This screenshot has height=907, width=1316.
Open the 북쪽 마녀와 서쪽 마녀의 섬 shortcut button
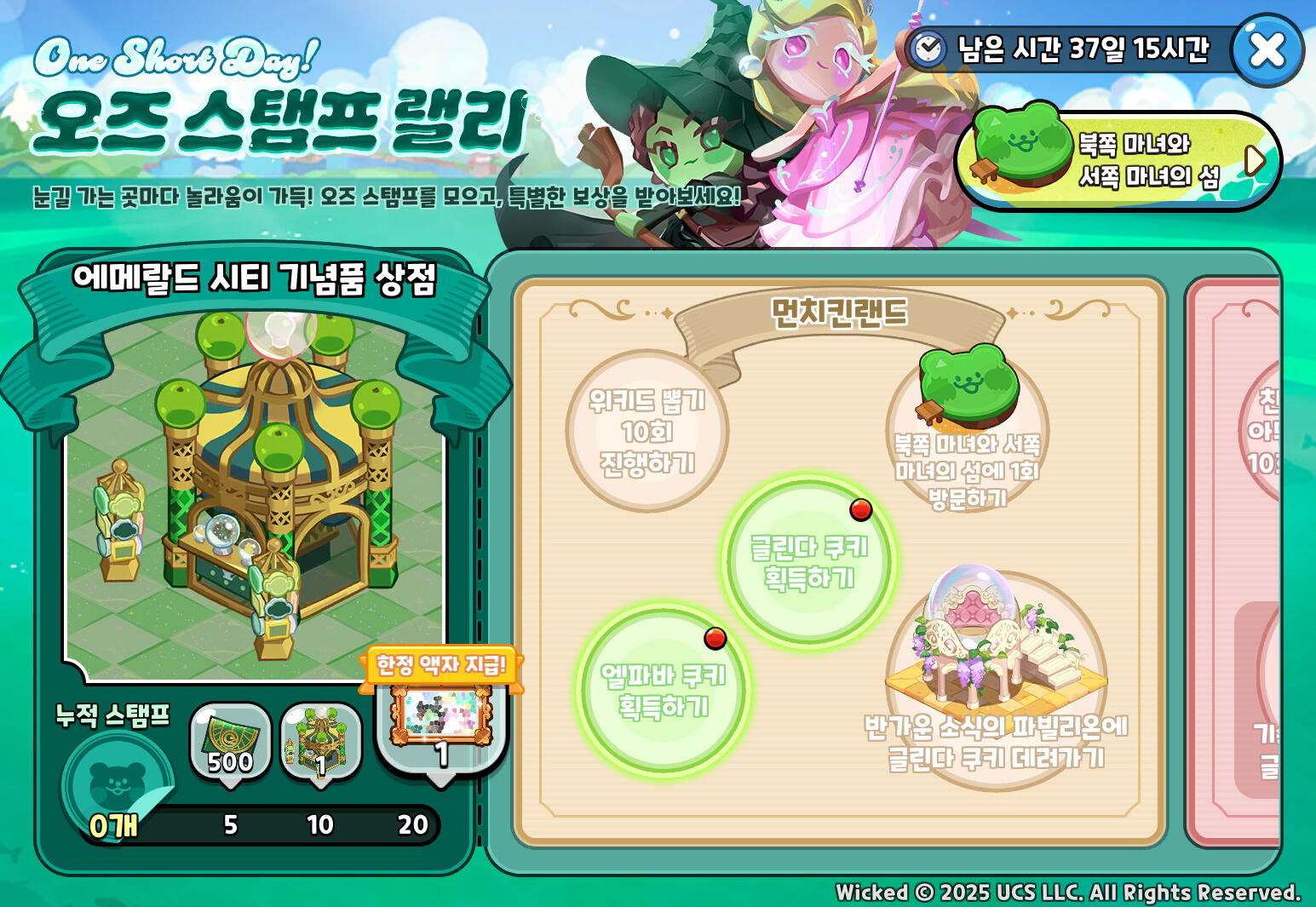click(1118, 160)
